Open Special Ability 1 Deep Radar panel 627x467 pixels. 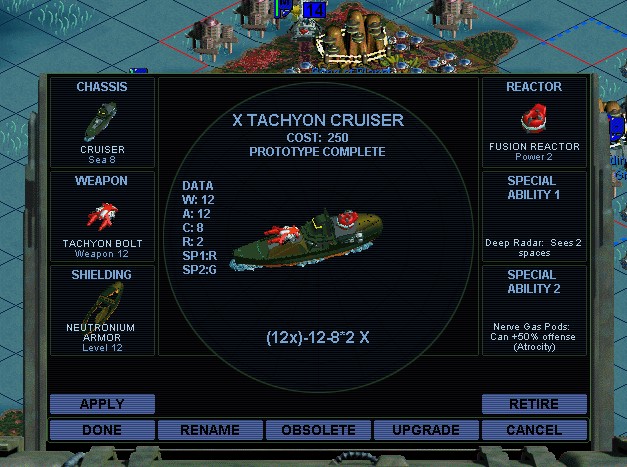(x=534, y=216)
